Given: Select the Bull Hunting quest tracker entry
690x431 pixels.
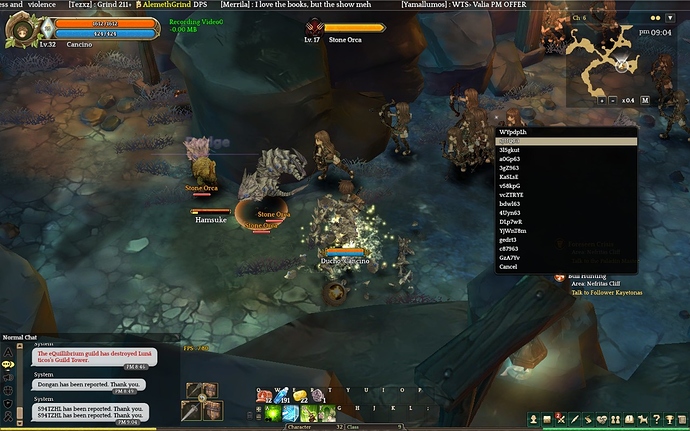Looking at the screenshot, I should click(x=588, y=274).
